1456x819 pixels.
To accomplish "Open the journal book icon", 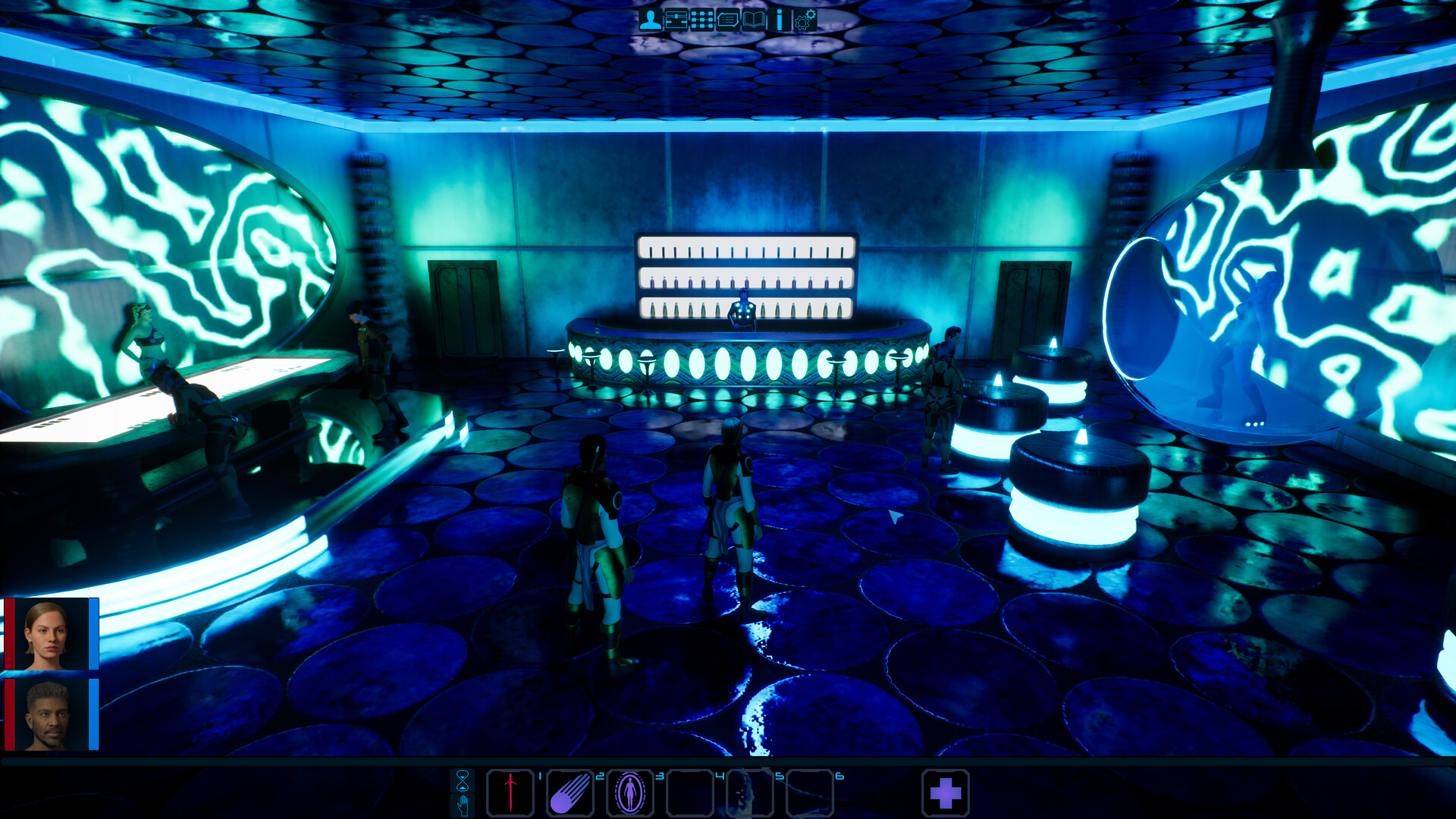I will click(x=753, y=19).
